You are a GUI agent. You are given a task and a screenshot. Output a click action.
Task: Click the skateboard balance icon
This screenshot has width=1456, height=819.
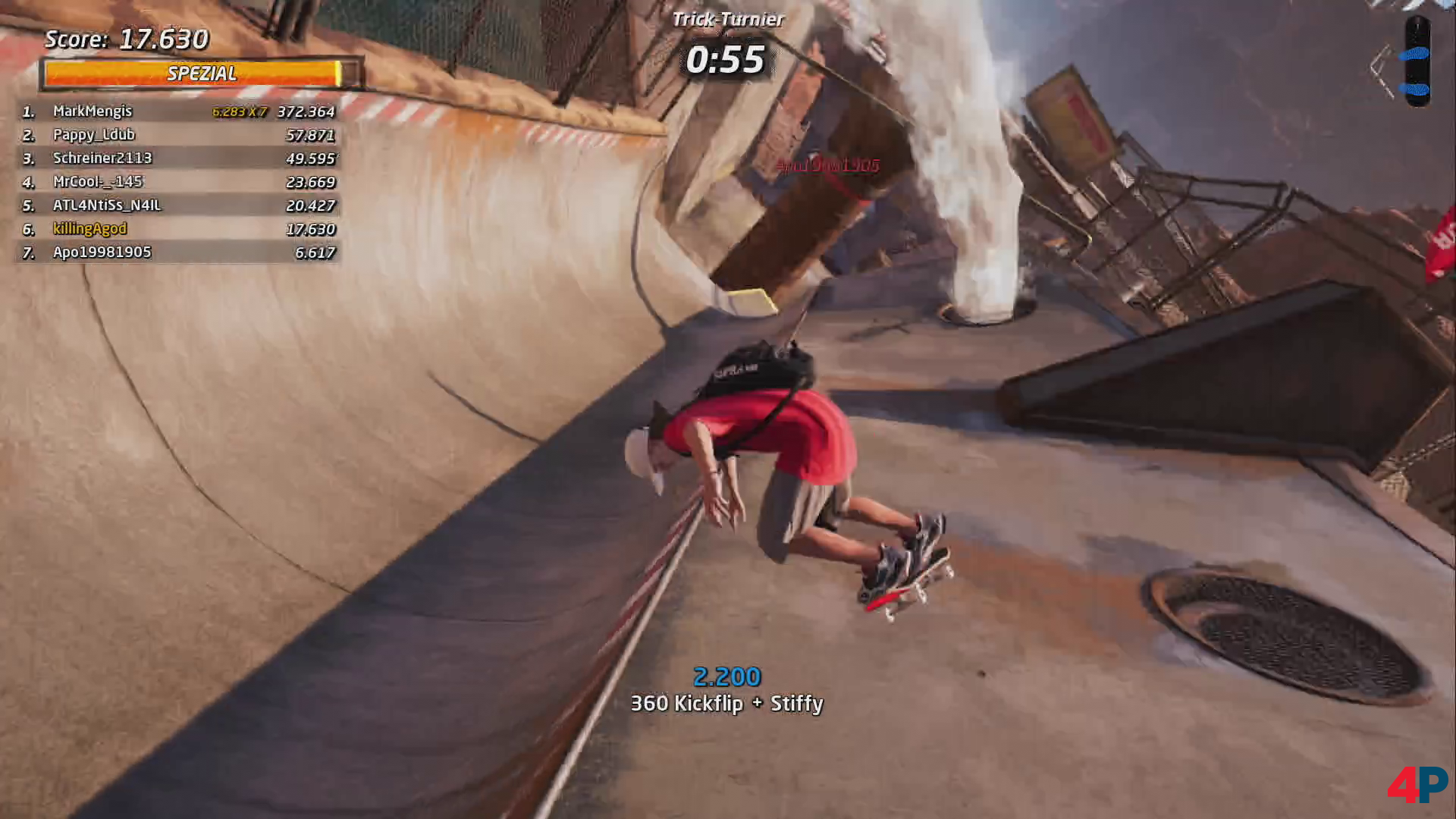click(x=1417, y=61)
